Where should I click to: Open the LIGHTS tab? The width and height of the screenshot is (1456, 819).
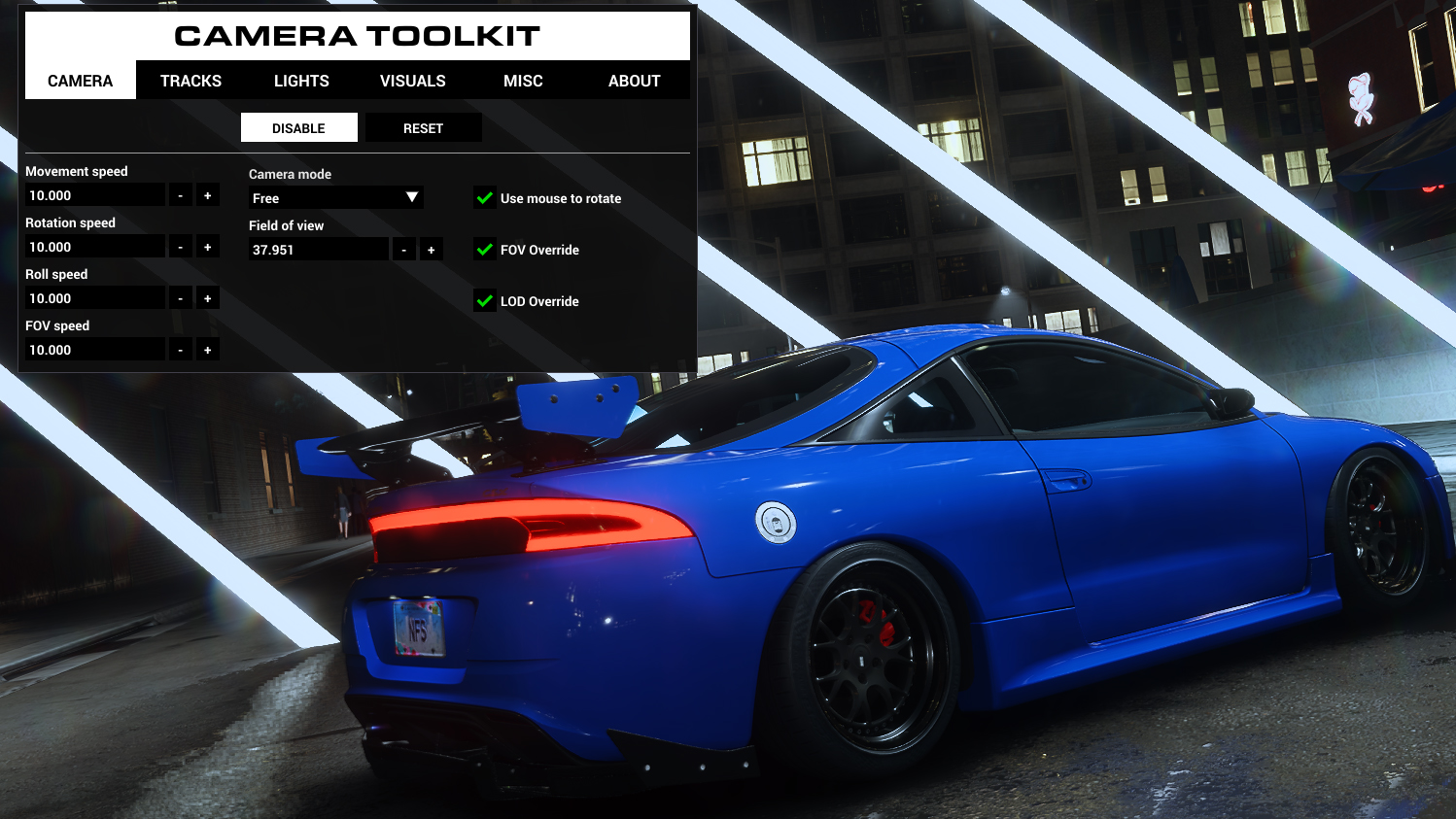(x=300, y=81)
